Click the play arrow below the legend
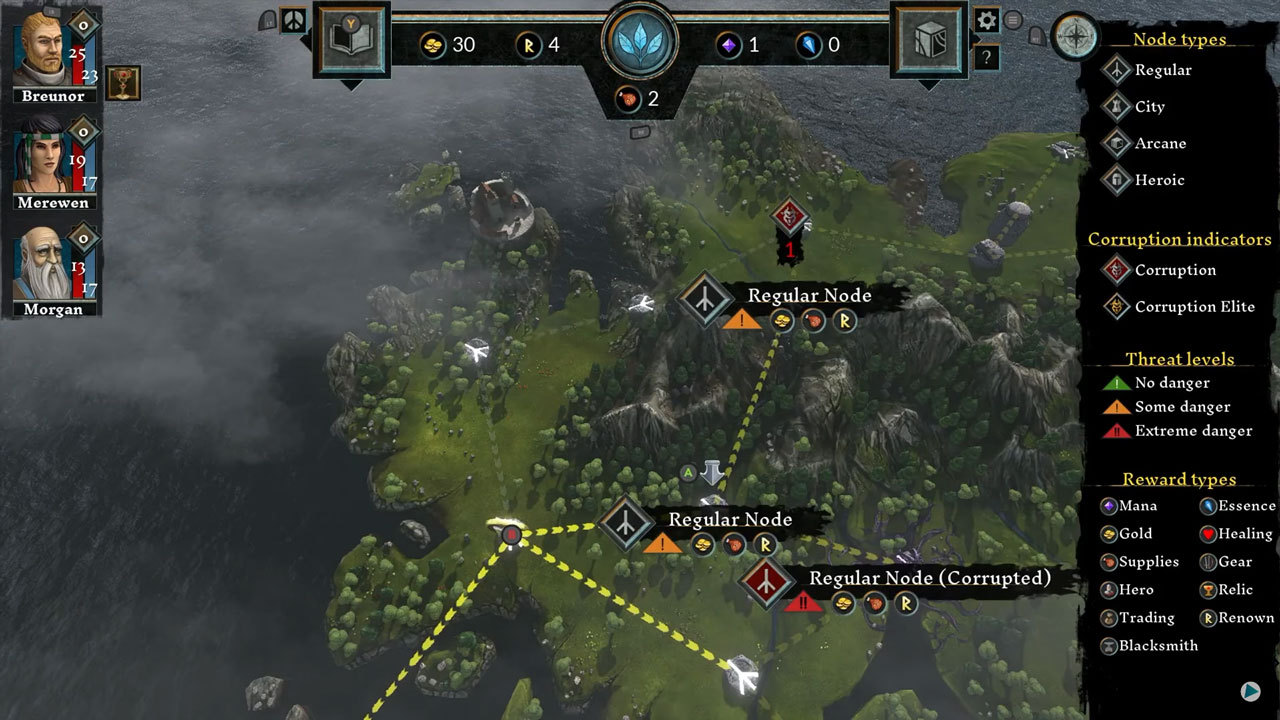Image resolution: width=1280 pixels, height=720 pixels. tap(1250, 690)
